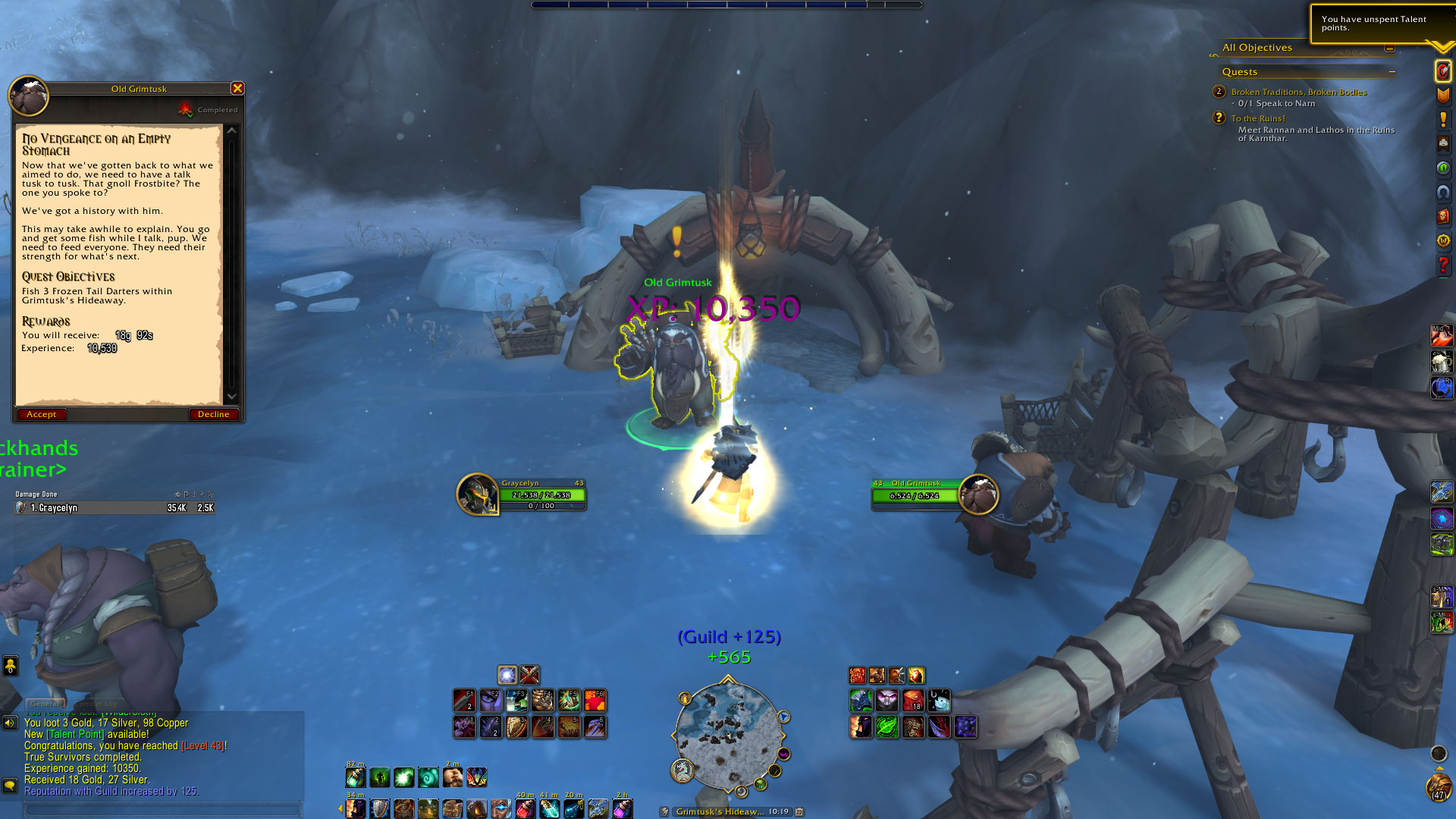Open the Warcraft shop coin icon
The height and width of the screenshot is (819, 1456).
click(1443, 241)
